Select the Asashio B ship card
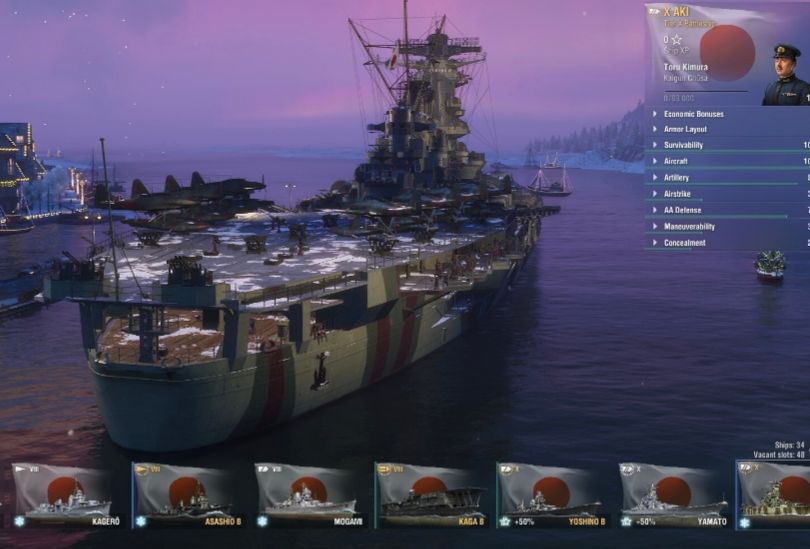The height and width of the screenshot is (549, 810). click(x=184, y=495)
